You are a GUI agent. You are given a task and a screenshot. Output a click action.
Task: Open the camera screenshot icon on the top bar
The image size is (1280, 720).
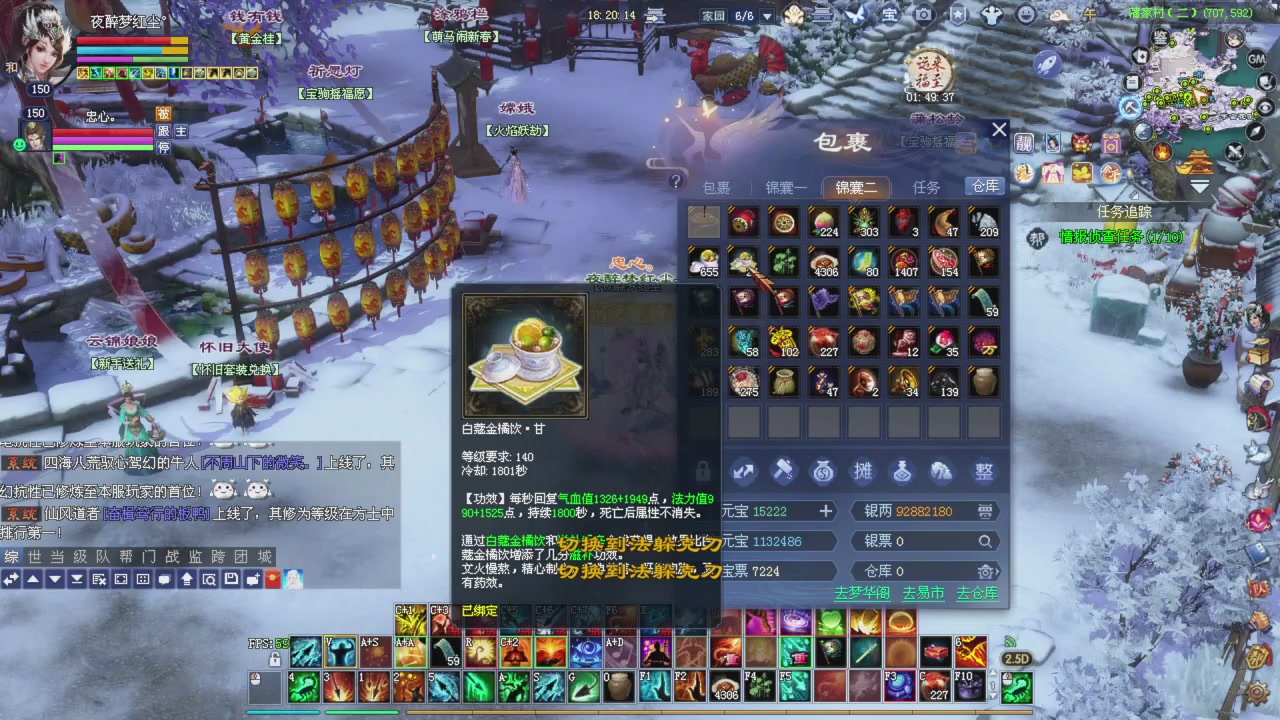(x=923, y=14)
